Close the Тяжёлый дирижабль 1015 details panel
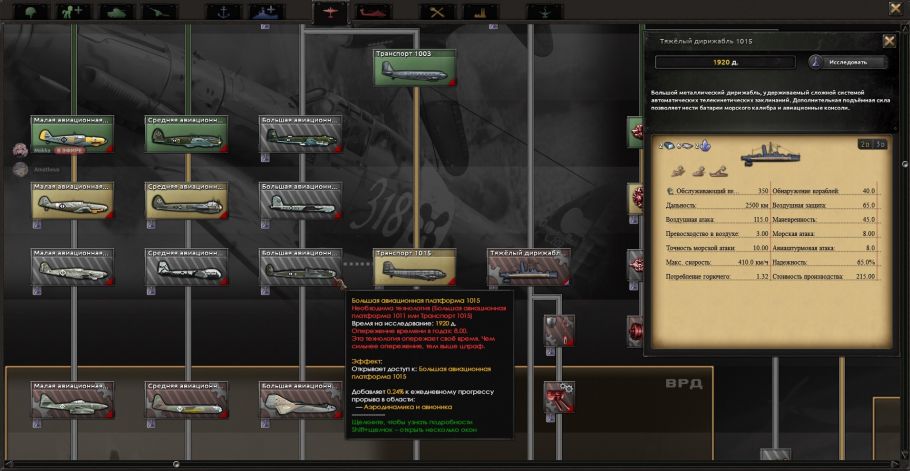 (x=889, y=41)
